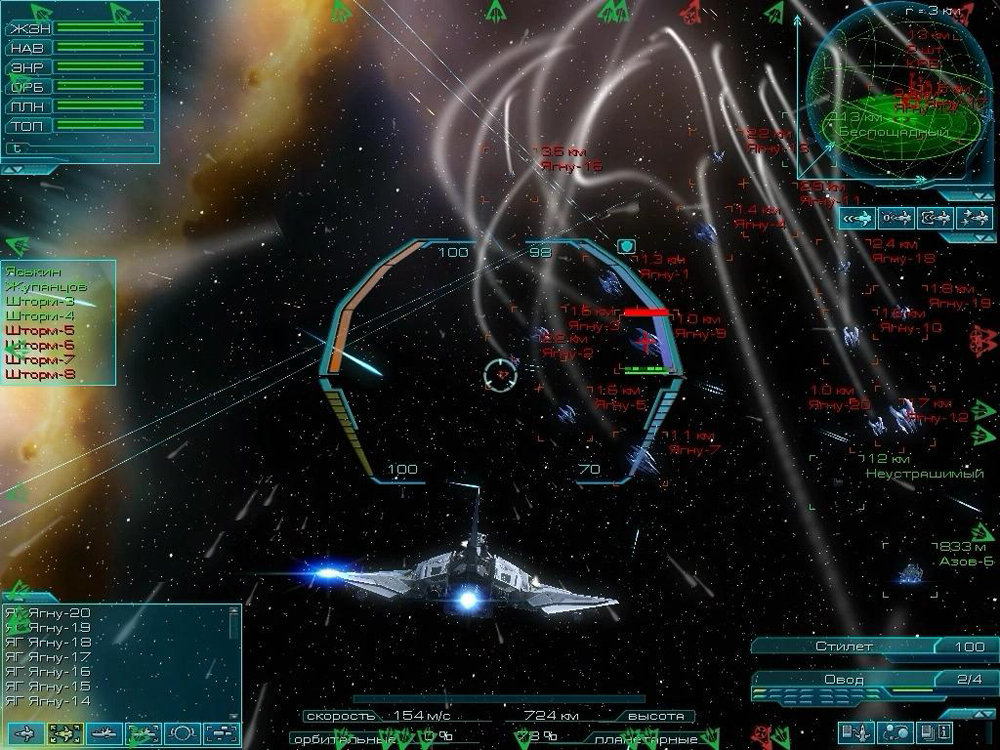Screen dimensions: 1000x750
Task: Select the twin-ship formation button under radar
Action: point(973,218)
